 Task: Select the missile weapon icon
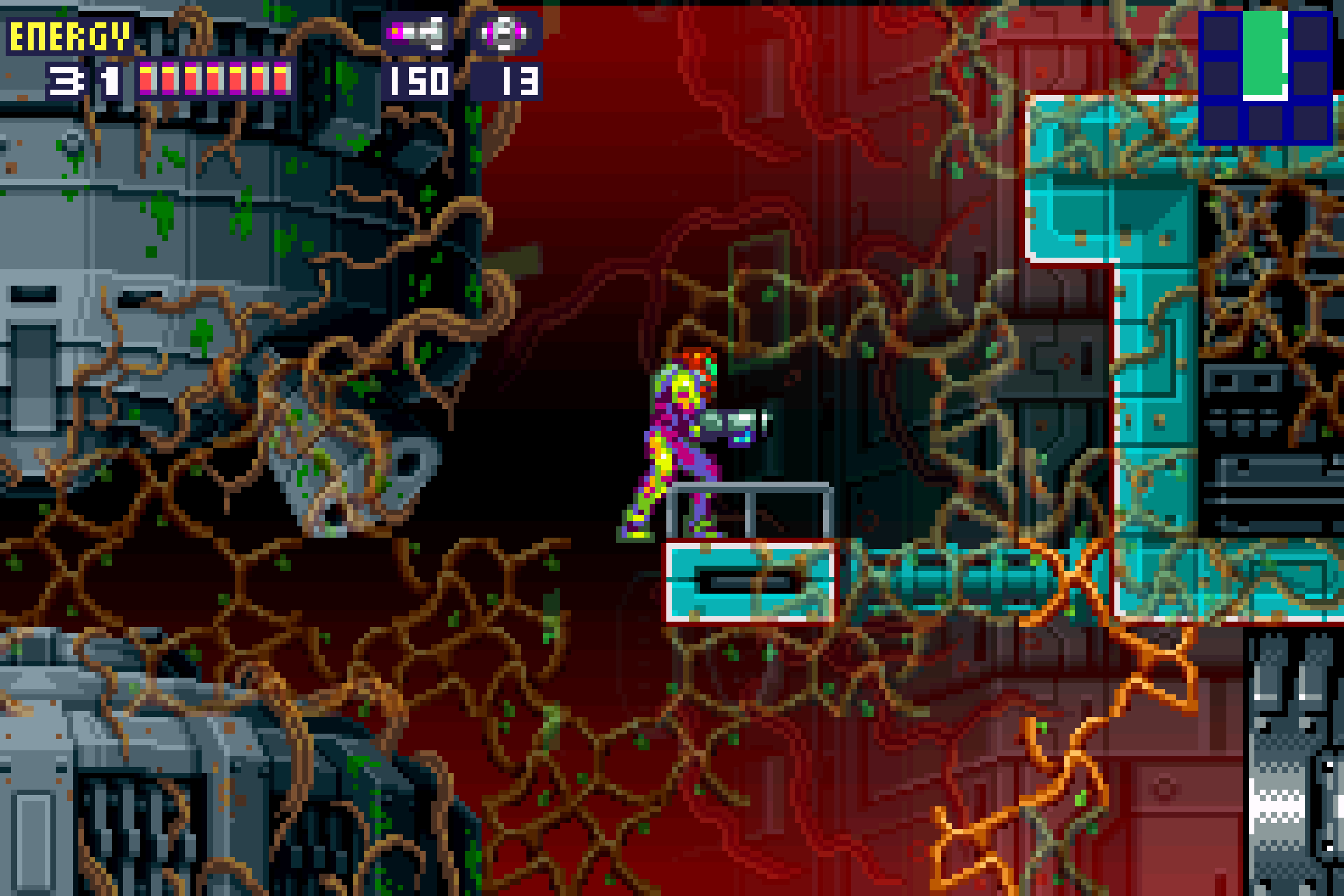416,33
